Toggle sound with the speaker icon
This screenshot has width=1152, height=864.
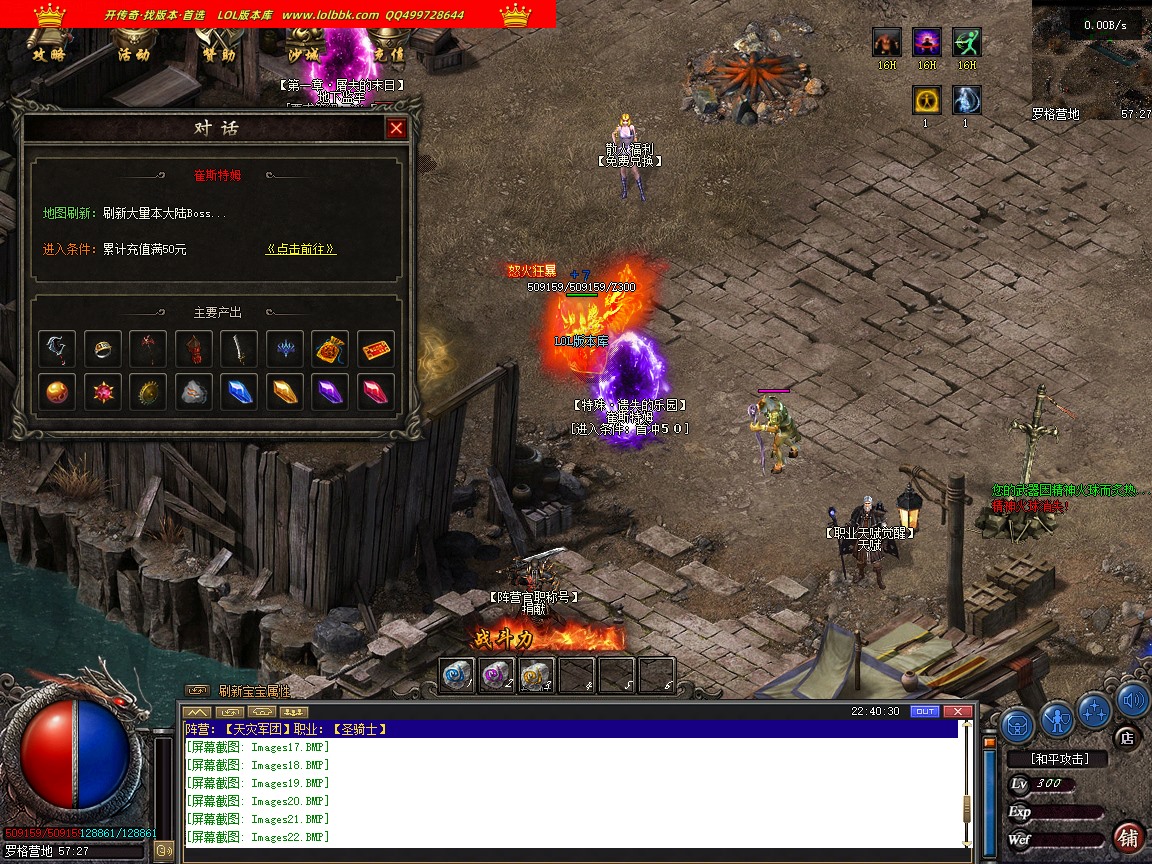[1132, 700]
